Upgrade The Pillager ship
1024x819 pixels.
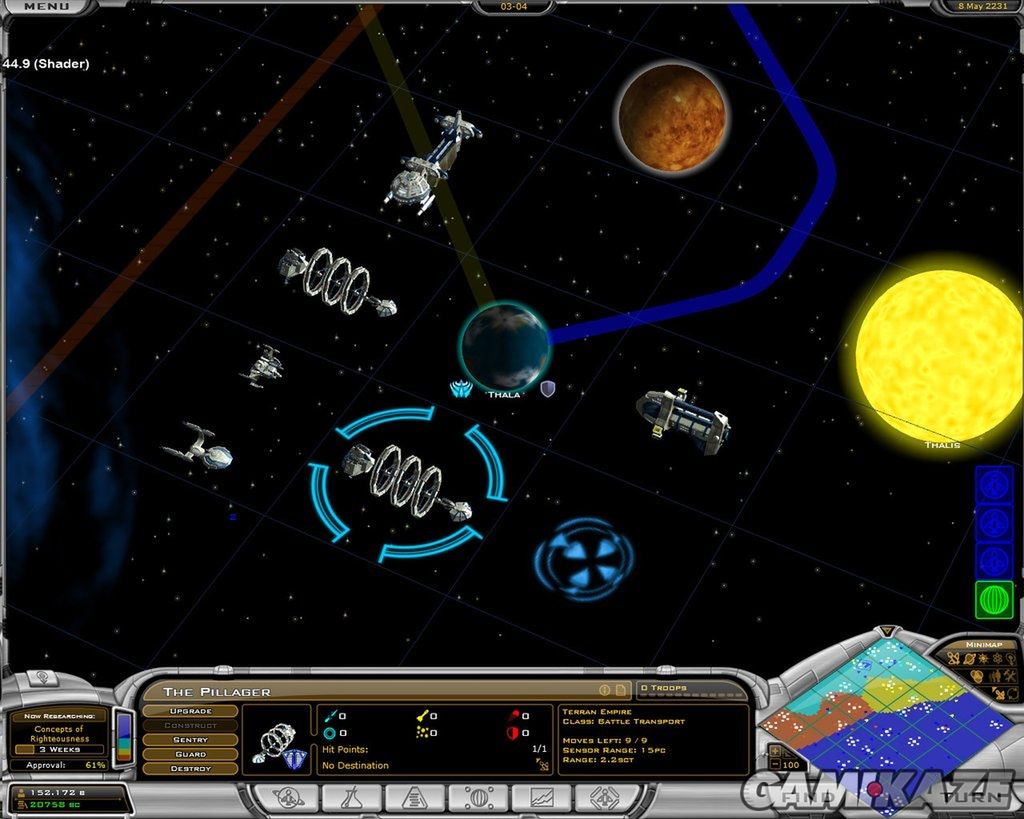(190, 710)
